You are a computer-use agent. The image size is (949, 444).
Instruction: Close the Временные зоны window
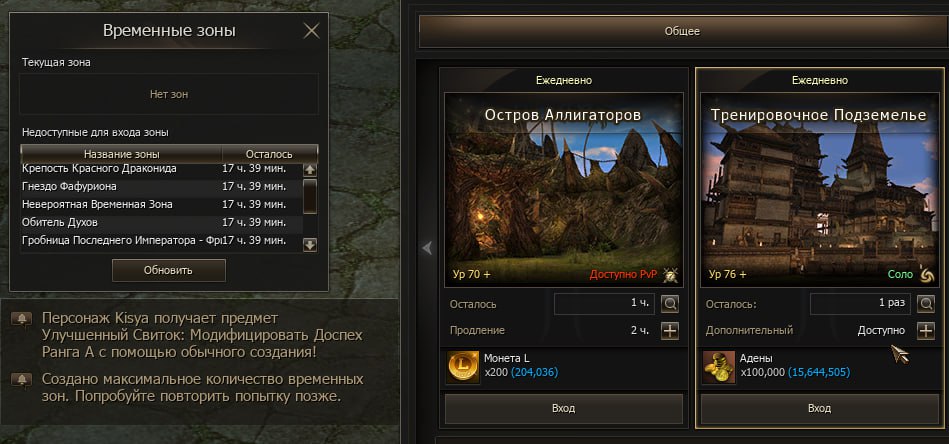tap(311, 30)
